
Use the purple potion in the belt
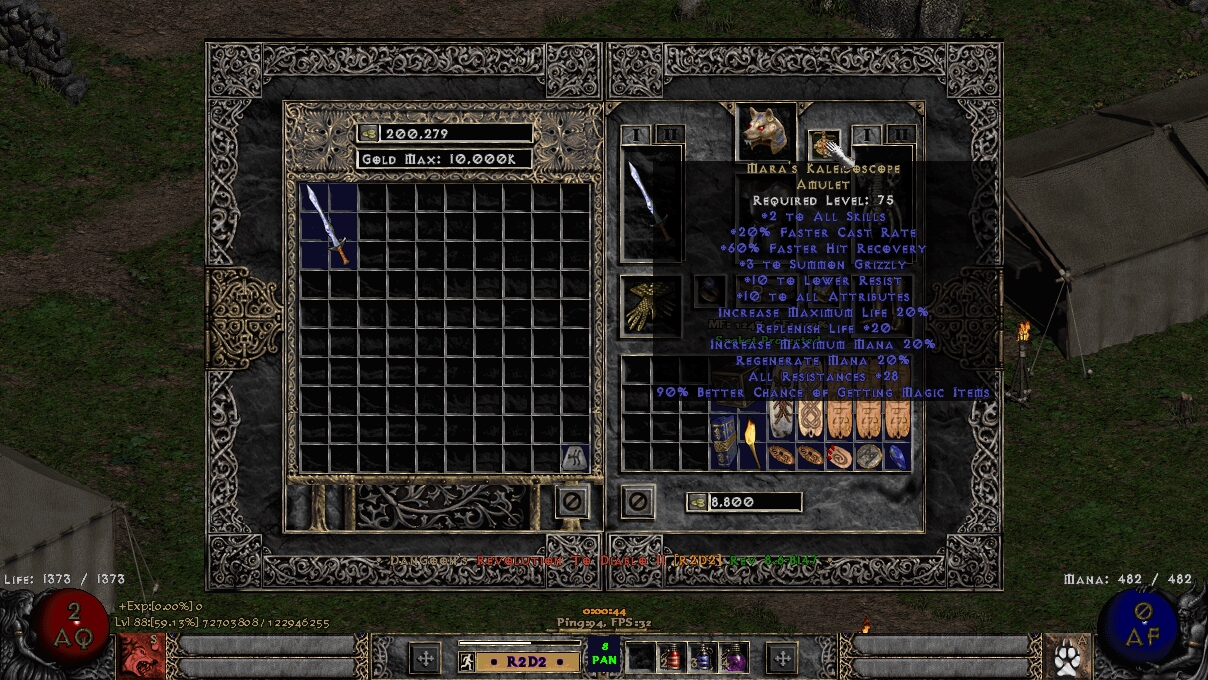(734, 657)
